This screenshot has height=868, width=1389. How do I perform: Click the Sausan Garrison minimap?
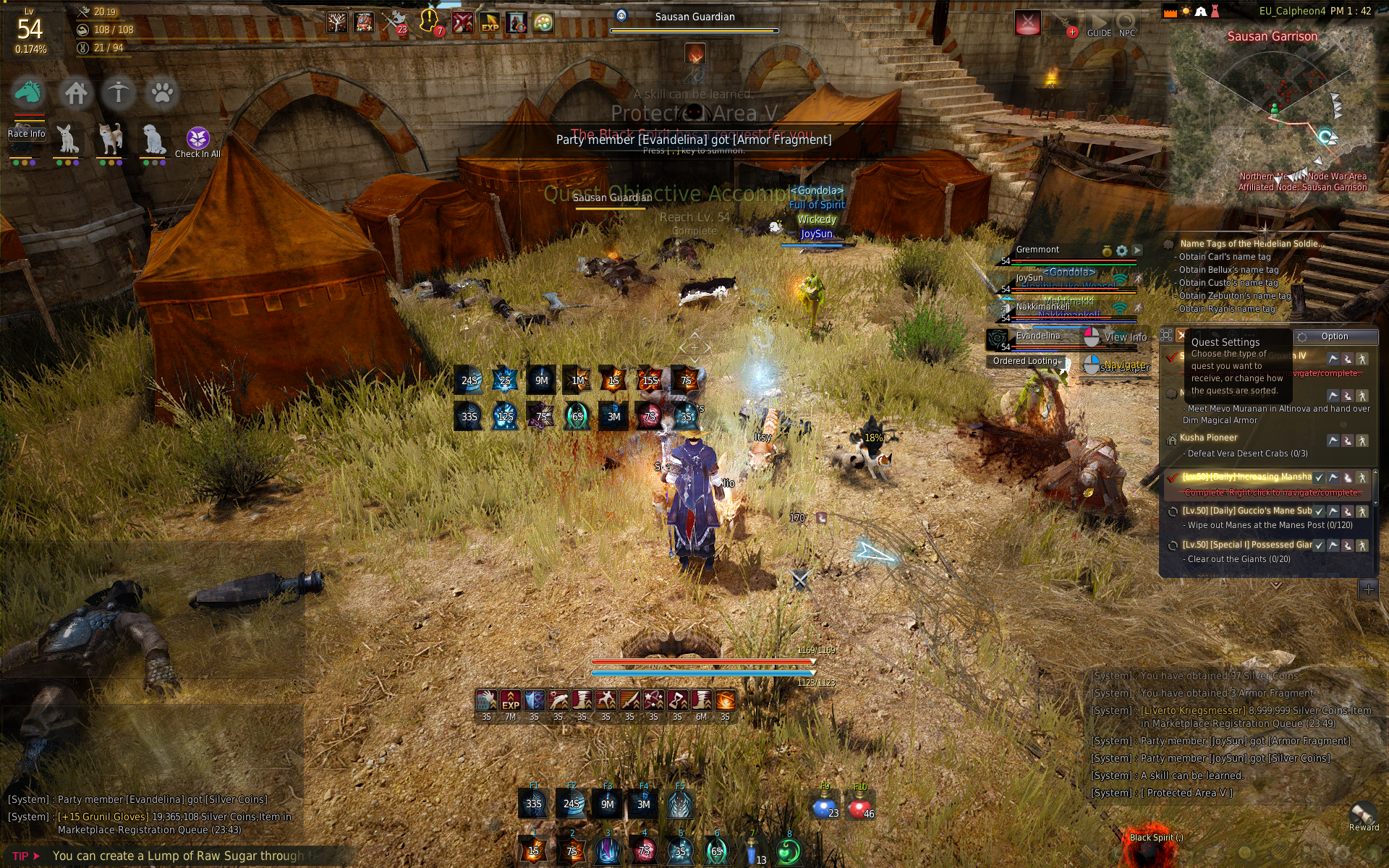1273,116
